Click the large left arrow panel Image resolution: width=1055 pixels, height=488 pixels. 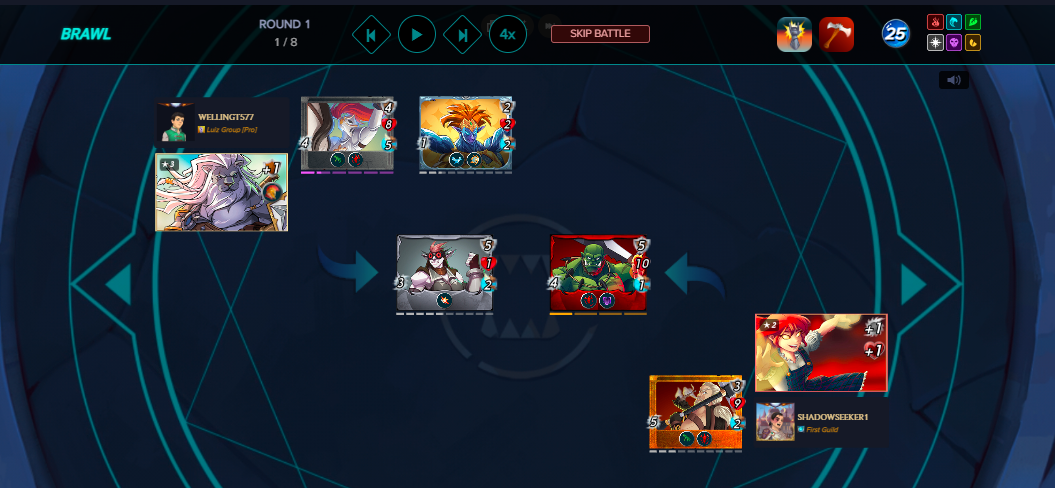point(118,285)
